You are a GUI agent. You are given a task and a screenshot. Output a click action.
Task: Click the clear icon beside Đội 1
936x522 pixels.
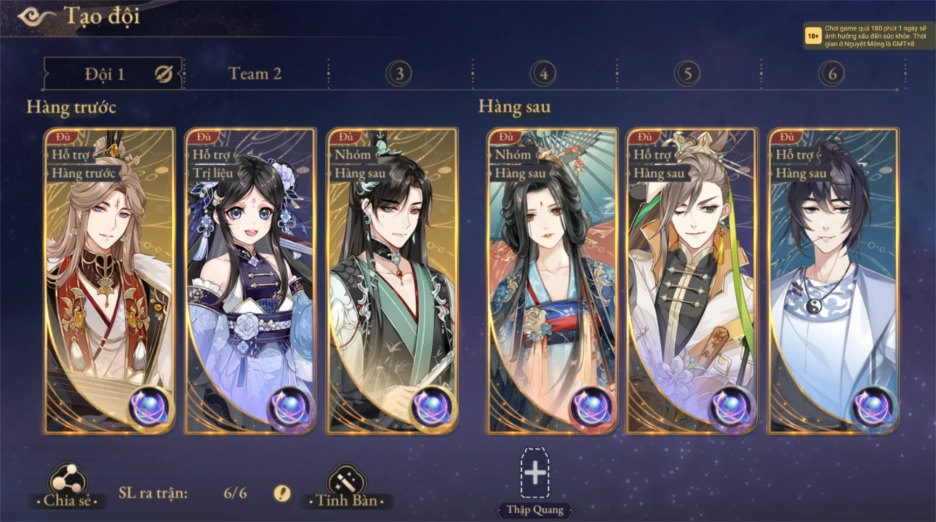[163, 73]
